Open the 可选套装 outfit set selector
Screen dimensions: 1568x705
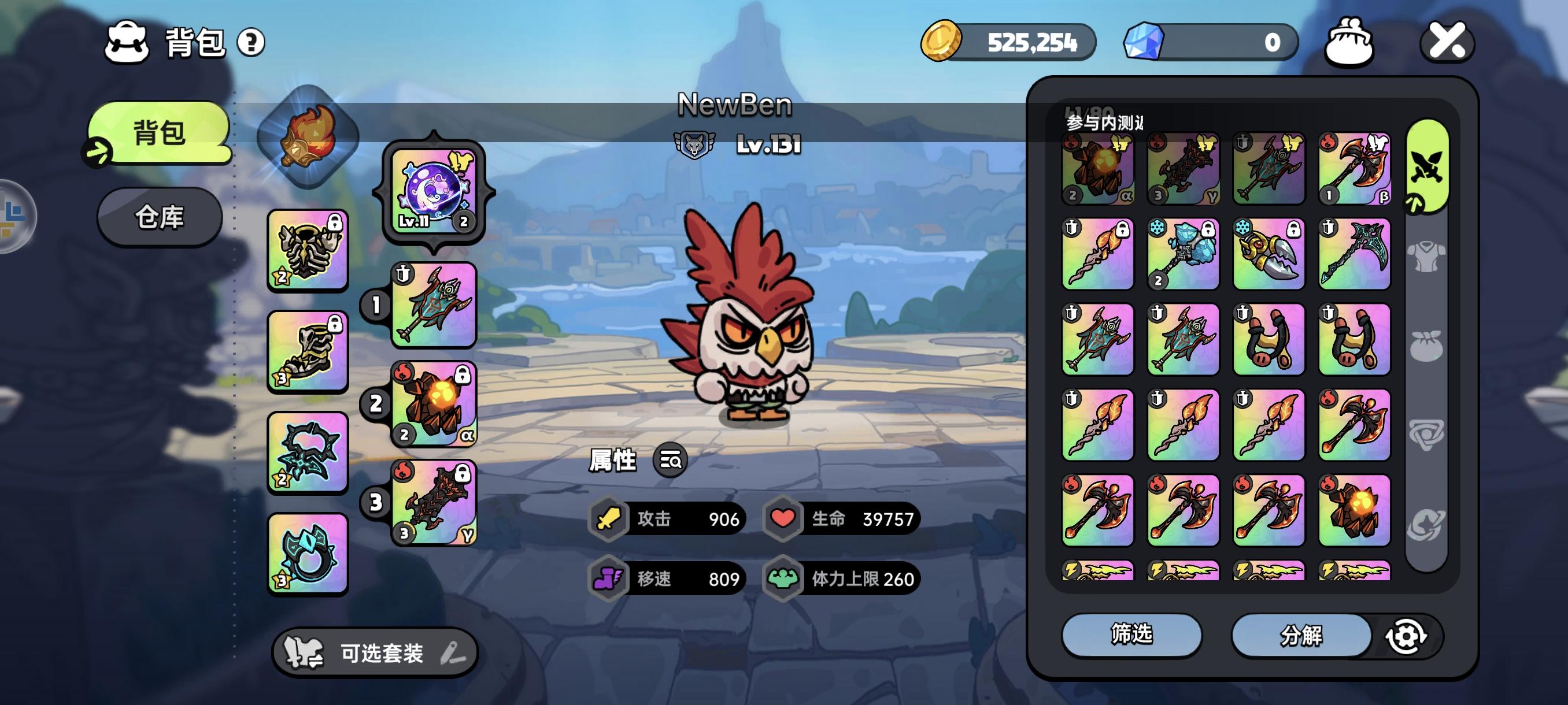coord(375,654)
